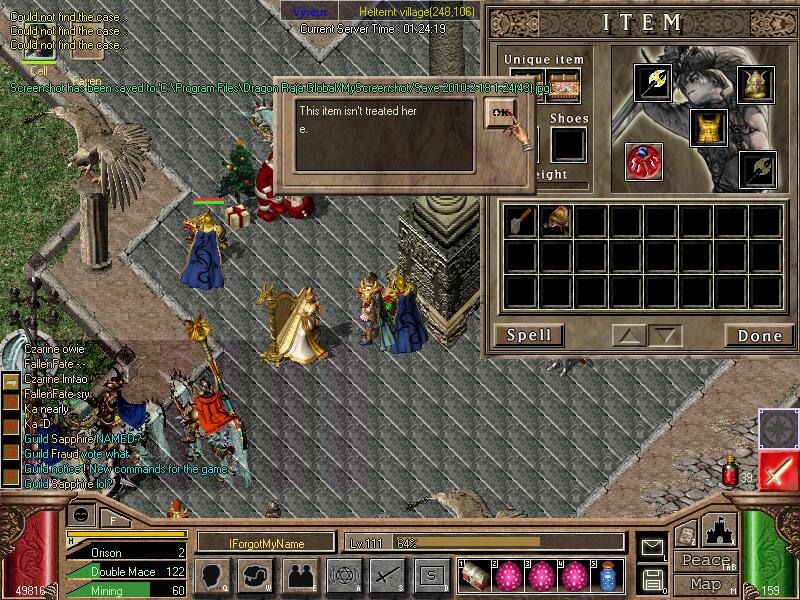The image size is (800, 600).
Task: Open the mail envelope icon
Action: [x=652, y=548]
